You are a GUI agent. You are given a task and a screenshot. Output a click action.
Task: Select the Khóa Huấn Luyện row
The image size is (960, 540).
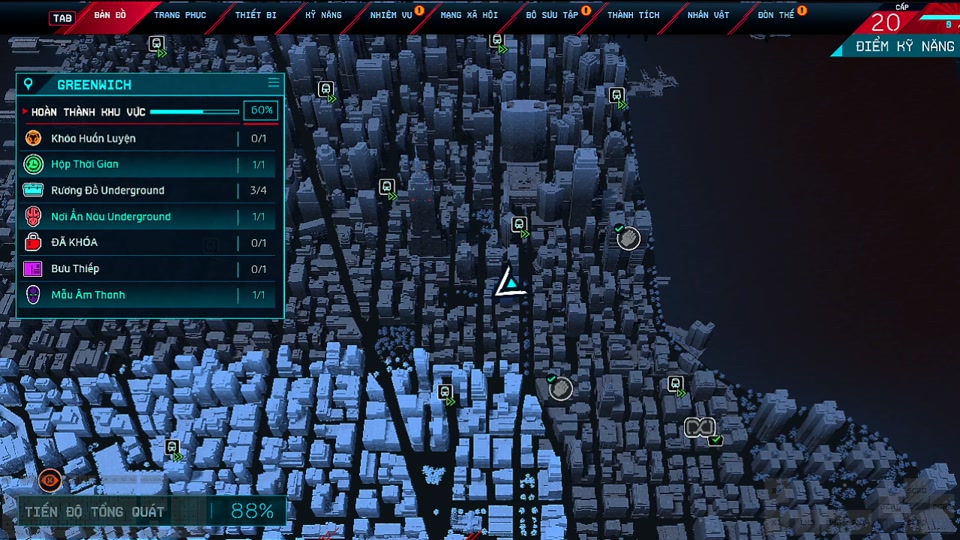148,138
